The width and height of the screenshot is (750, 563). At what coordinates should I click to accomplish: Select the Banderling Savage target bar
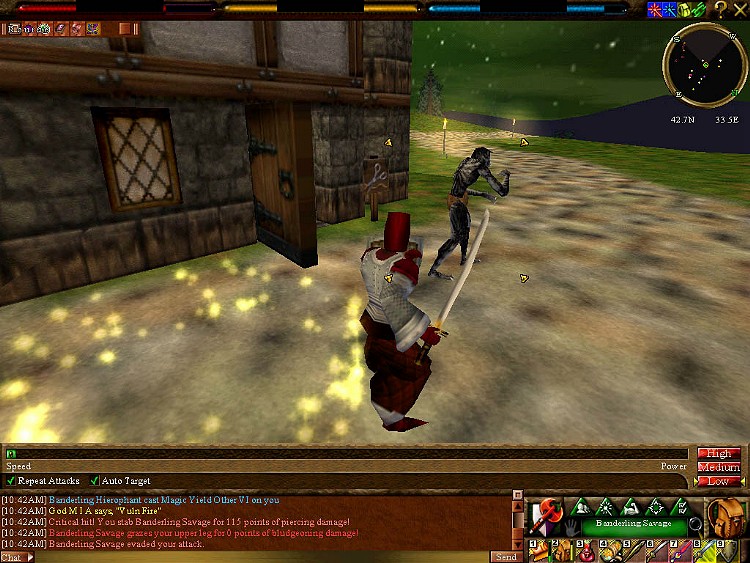pos(635,523)
